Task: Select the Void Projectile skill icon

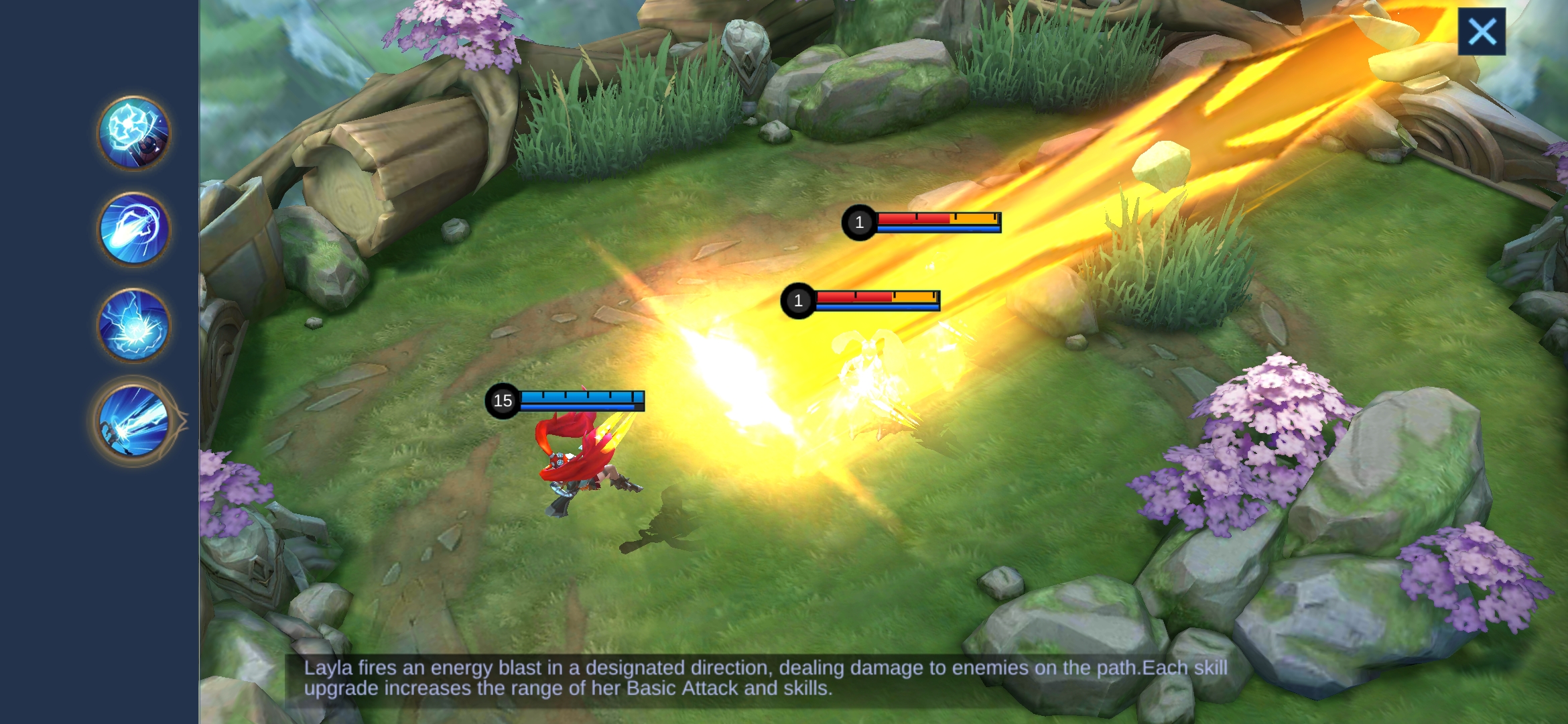Action: [133, 324]
